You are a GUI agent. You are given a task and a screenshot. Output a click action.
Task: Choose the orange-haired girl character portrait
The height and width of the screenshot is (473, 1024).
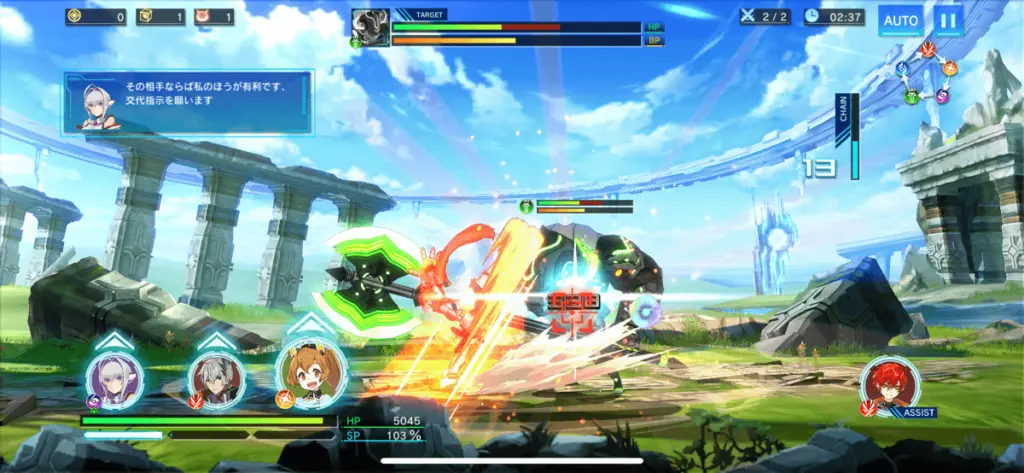pyautogui.click(x=310, y=373)
